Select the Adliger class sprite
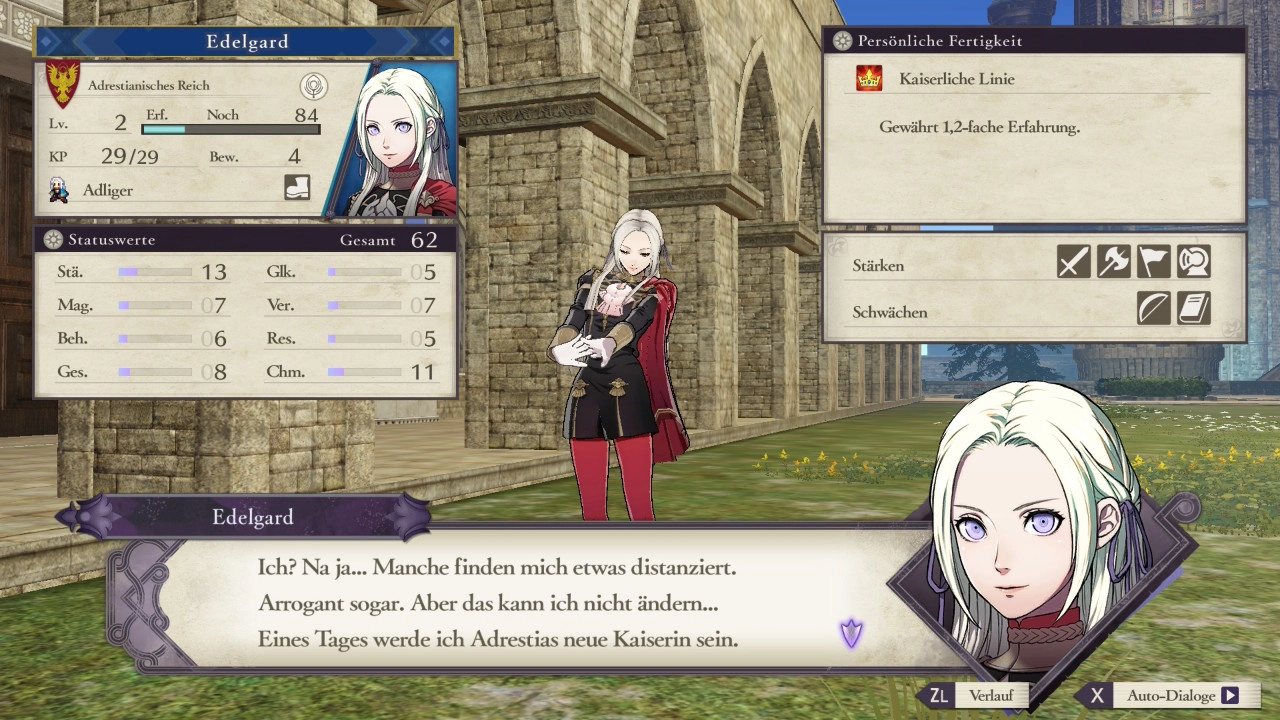The width and height of the screenshot is (1280, 720). (59, 190)
